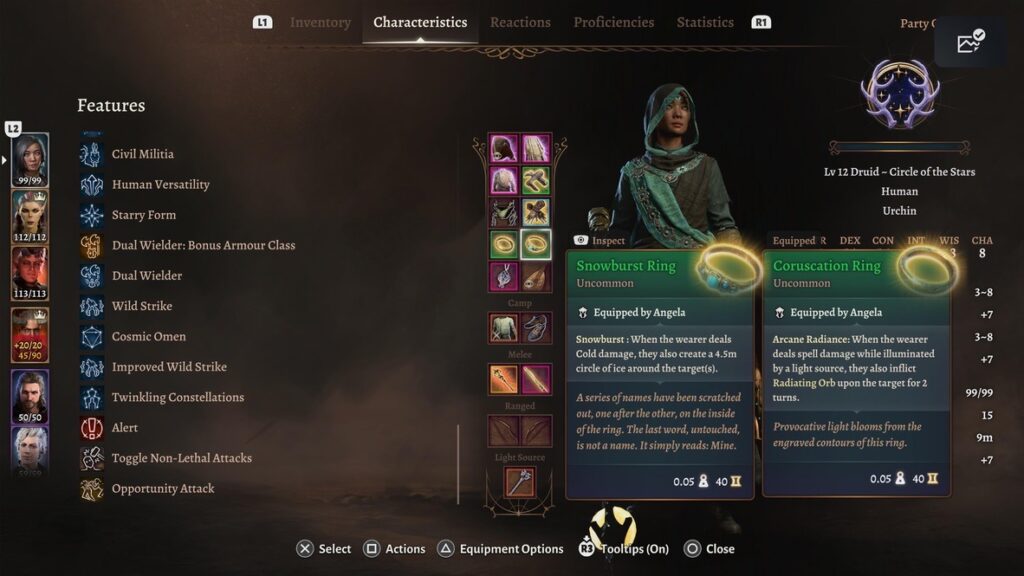Open the Reactions tab

pyautogui.click(x=520, y=22)
